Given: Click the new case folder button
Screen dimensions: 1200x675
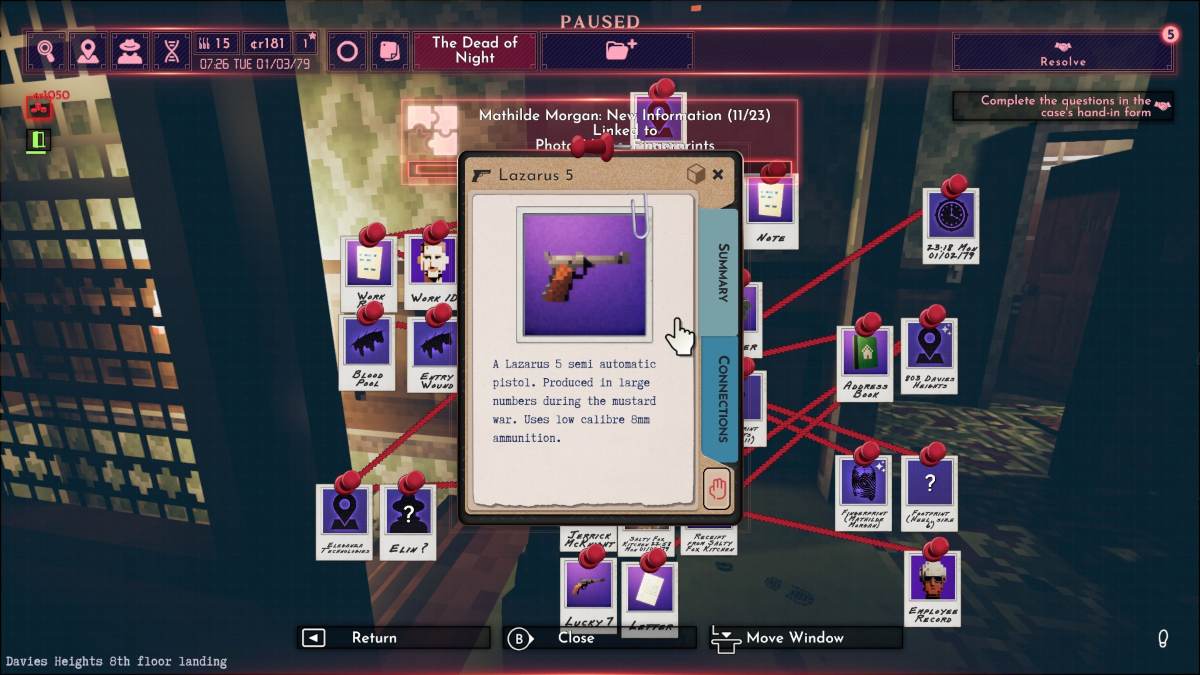Looking at the screenshot, I should [620, 51].
